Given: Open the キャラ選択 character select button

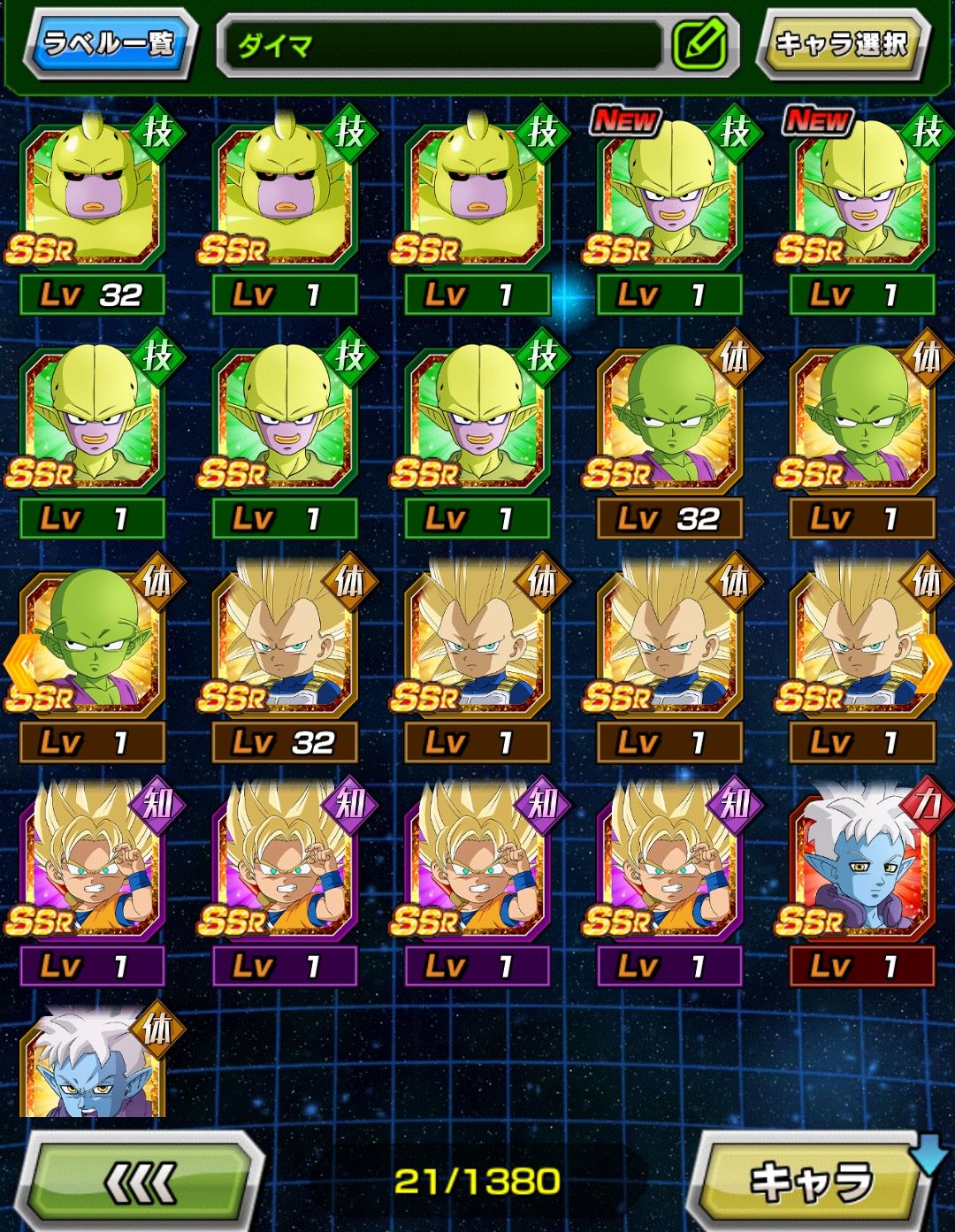Looking at the screenshot, I should tap(841, 43).
